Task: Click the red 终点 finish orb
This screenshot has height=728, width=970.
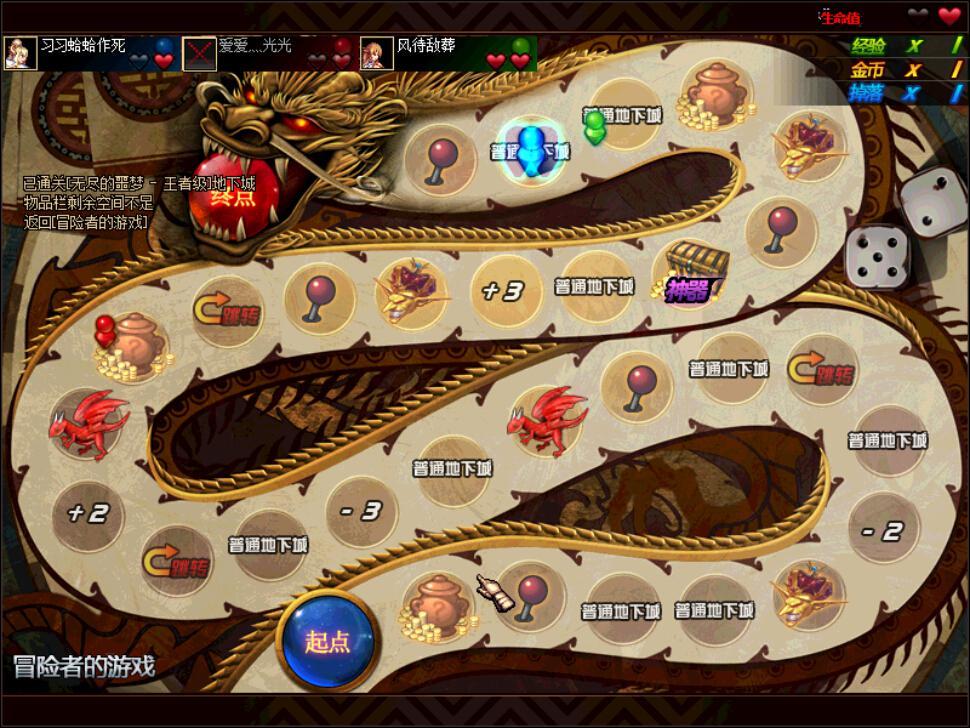Action: click(232, 193)
